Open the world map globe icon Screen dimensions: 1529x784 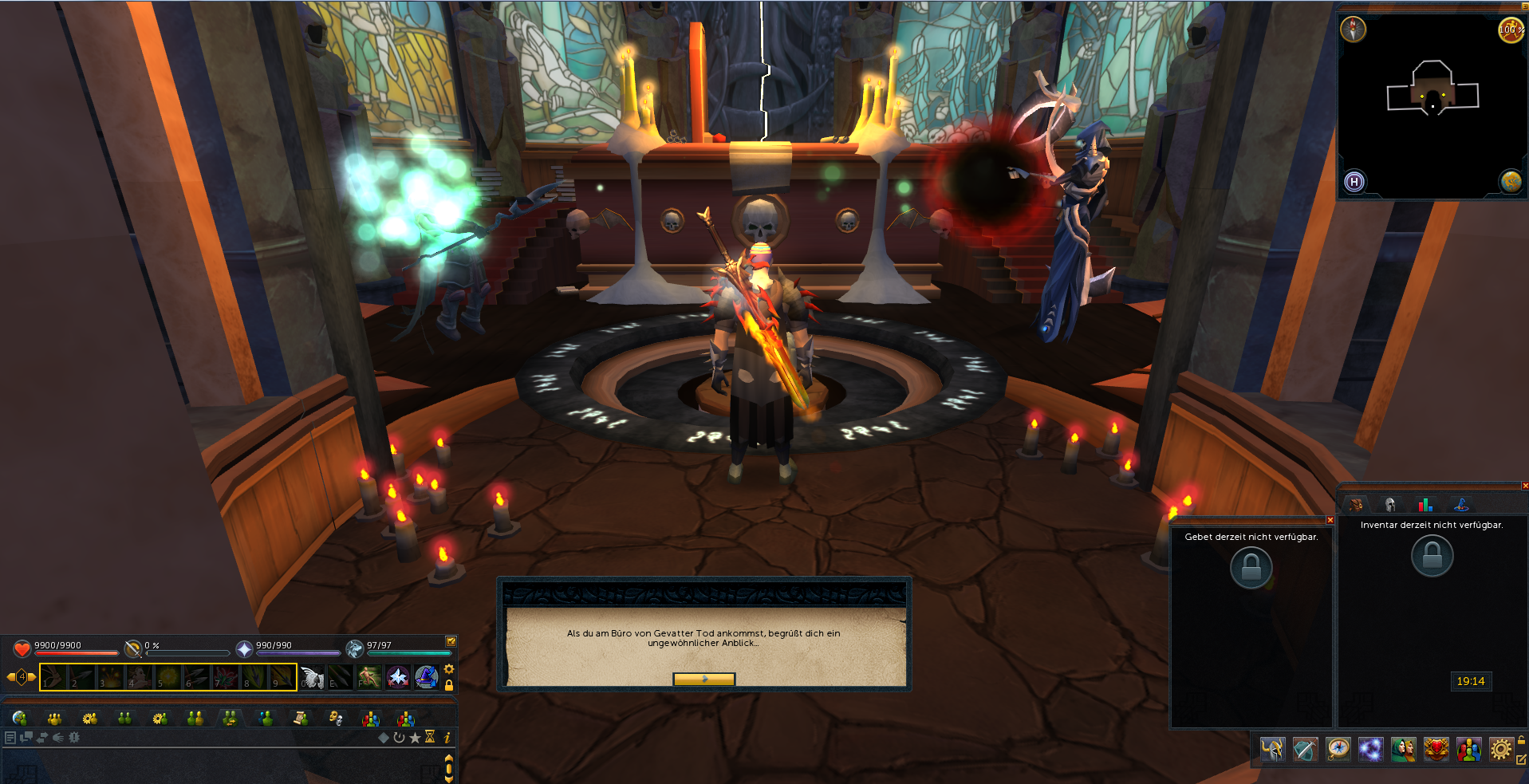(1510, 182)
